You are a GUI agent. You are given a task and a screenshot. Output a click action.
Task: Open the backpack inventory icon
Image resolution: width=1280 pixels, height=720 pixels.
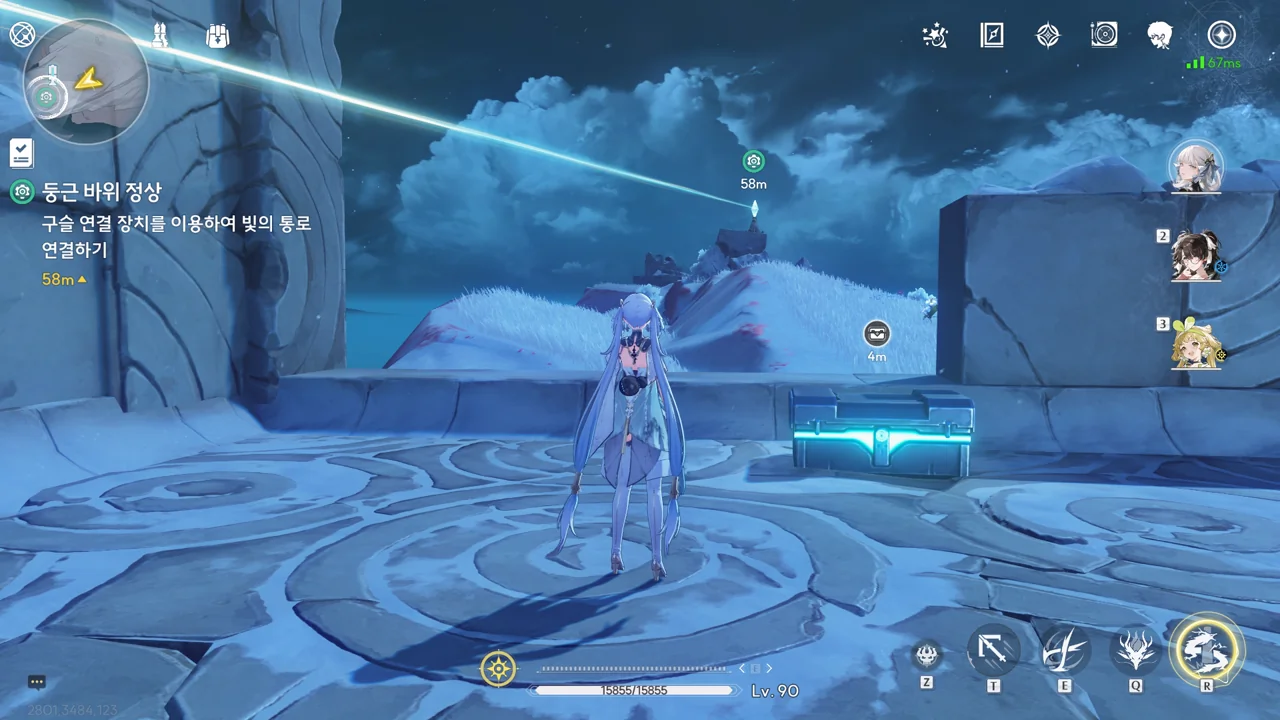[217, 36]
